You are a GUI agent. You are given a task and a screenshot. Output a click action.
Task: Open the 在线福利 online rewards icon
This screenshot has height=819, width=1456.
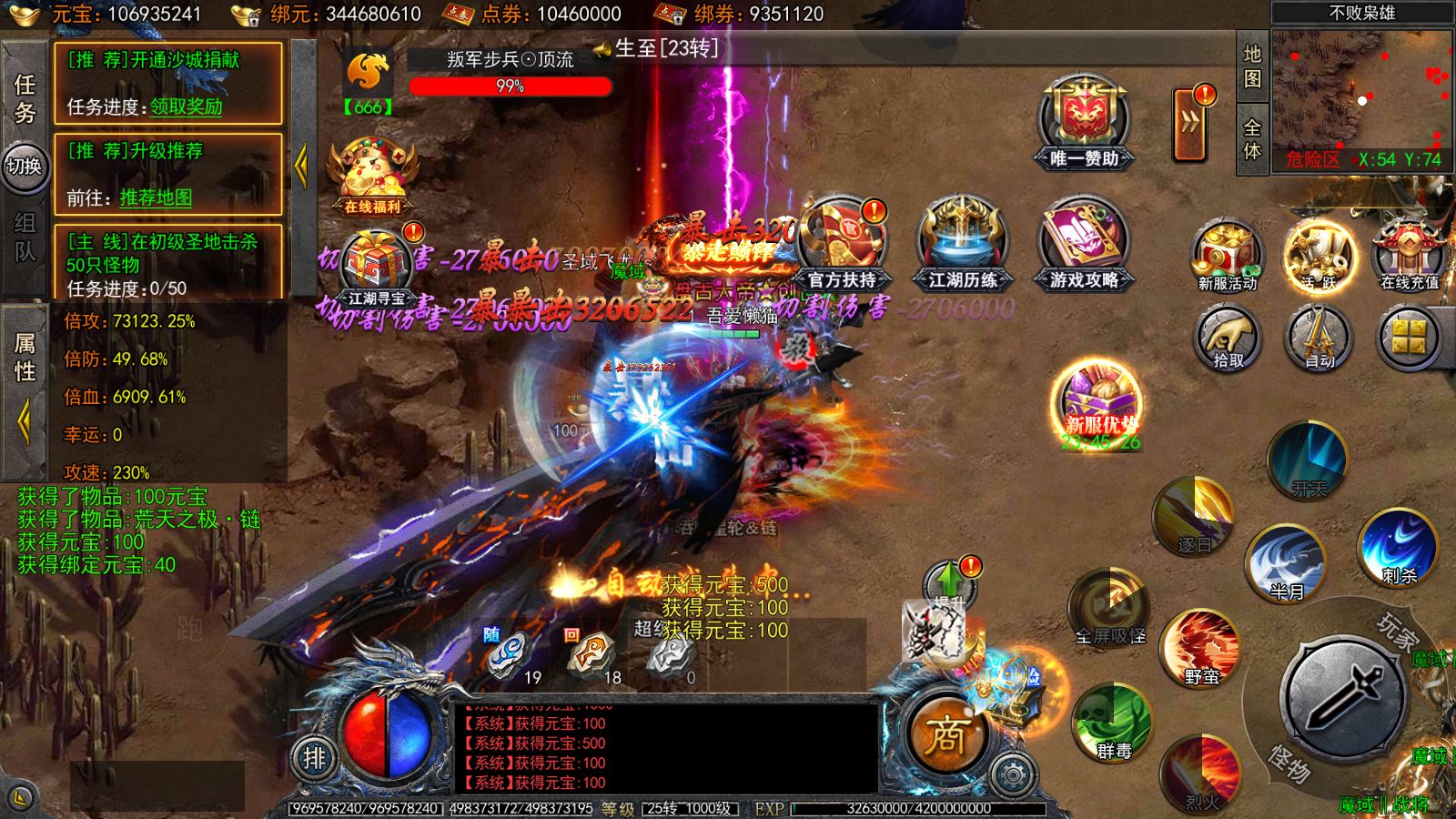[372, 175]
